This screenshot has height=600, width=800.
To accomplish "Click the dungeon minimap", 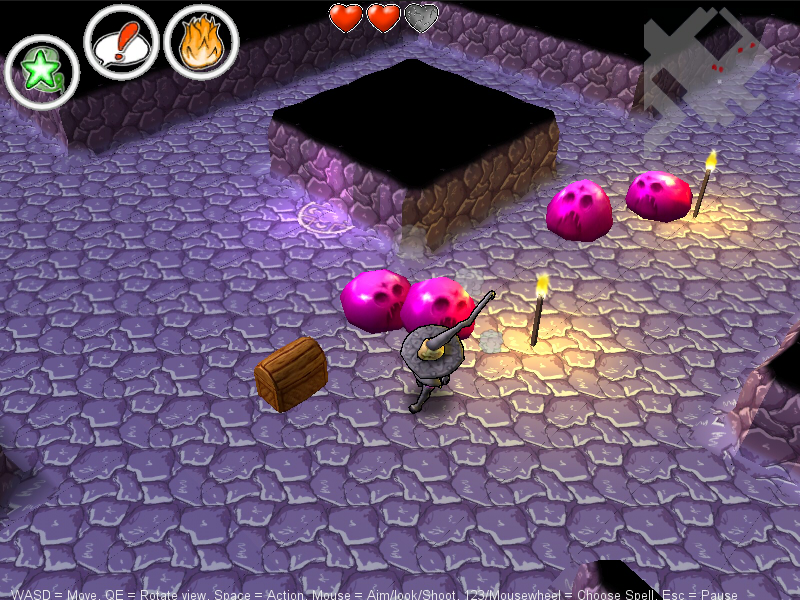I will [x=708, y=62].
